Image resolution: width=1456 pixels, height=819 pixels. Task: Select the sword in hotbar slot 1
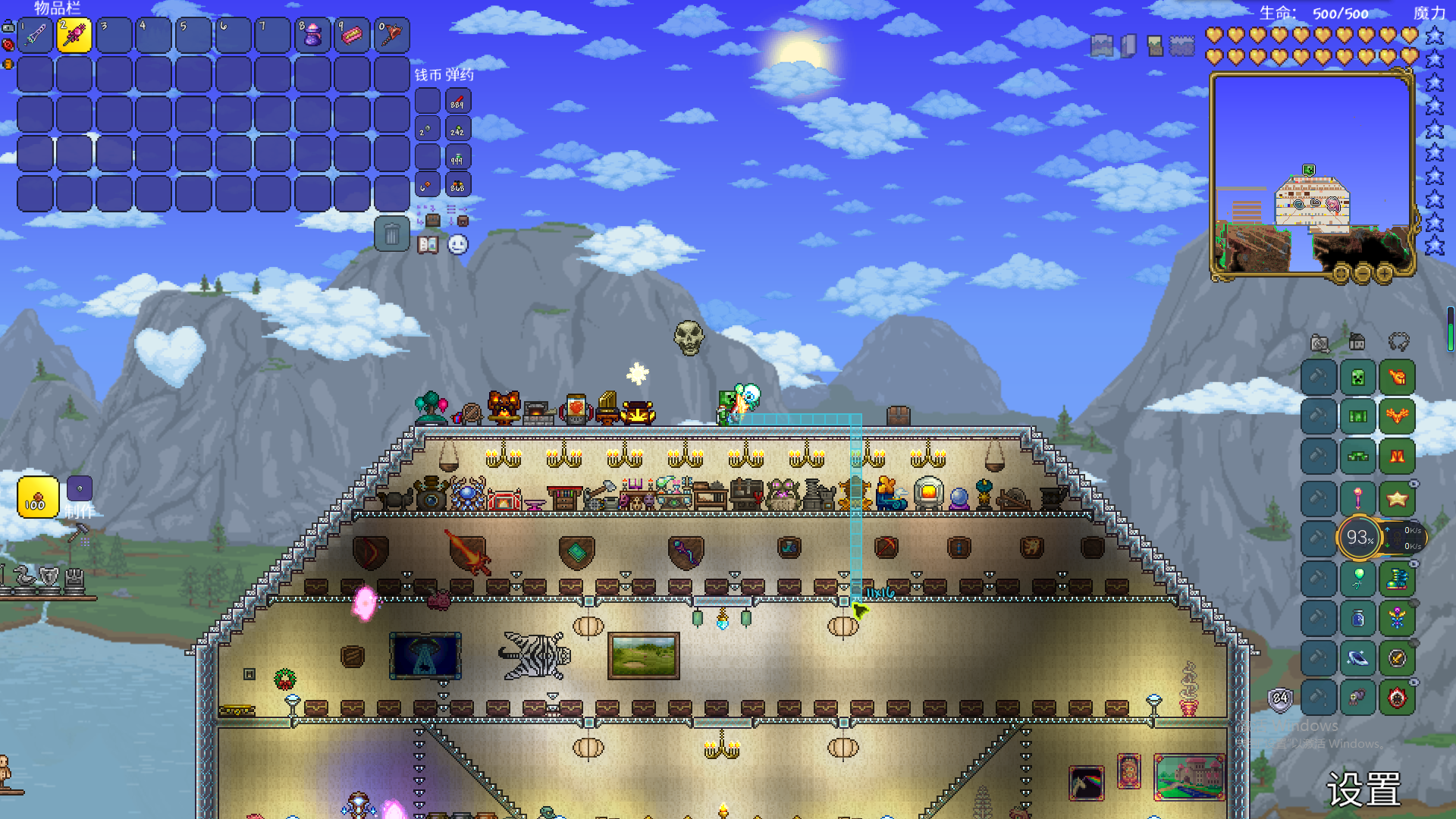(35, 35)
